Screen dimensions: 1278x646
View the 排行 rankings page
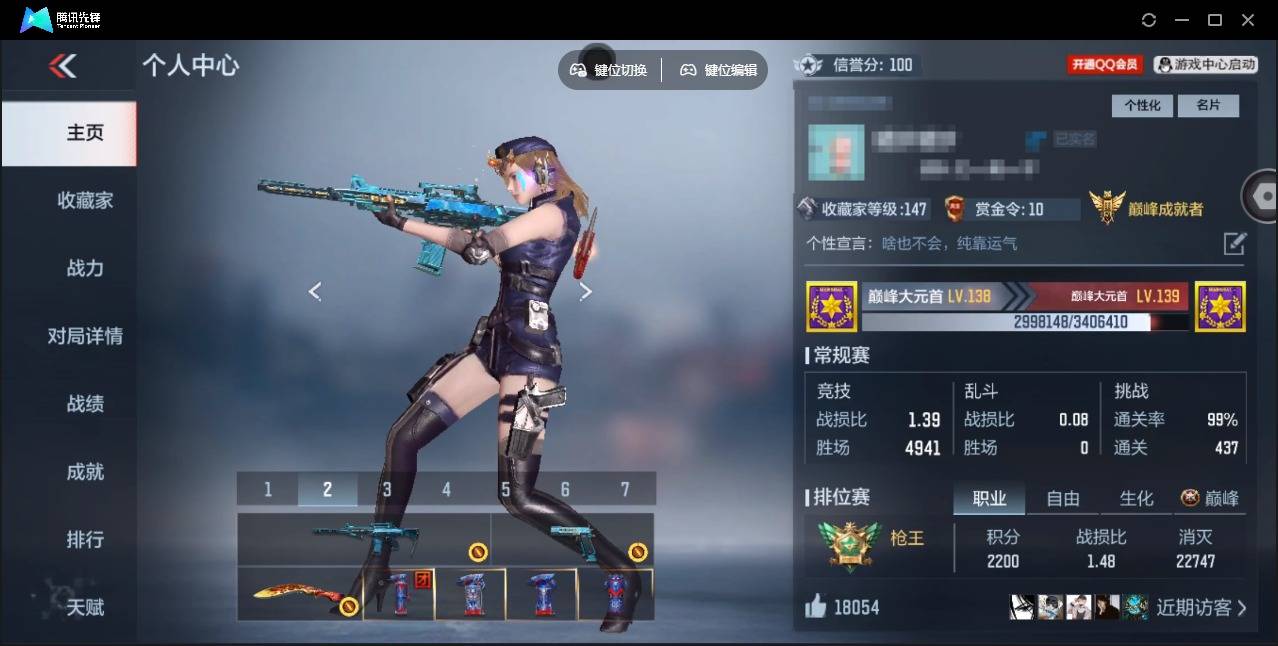pos(85,540)
